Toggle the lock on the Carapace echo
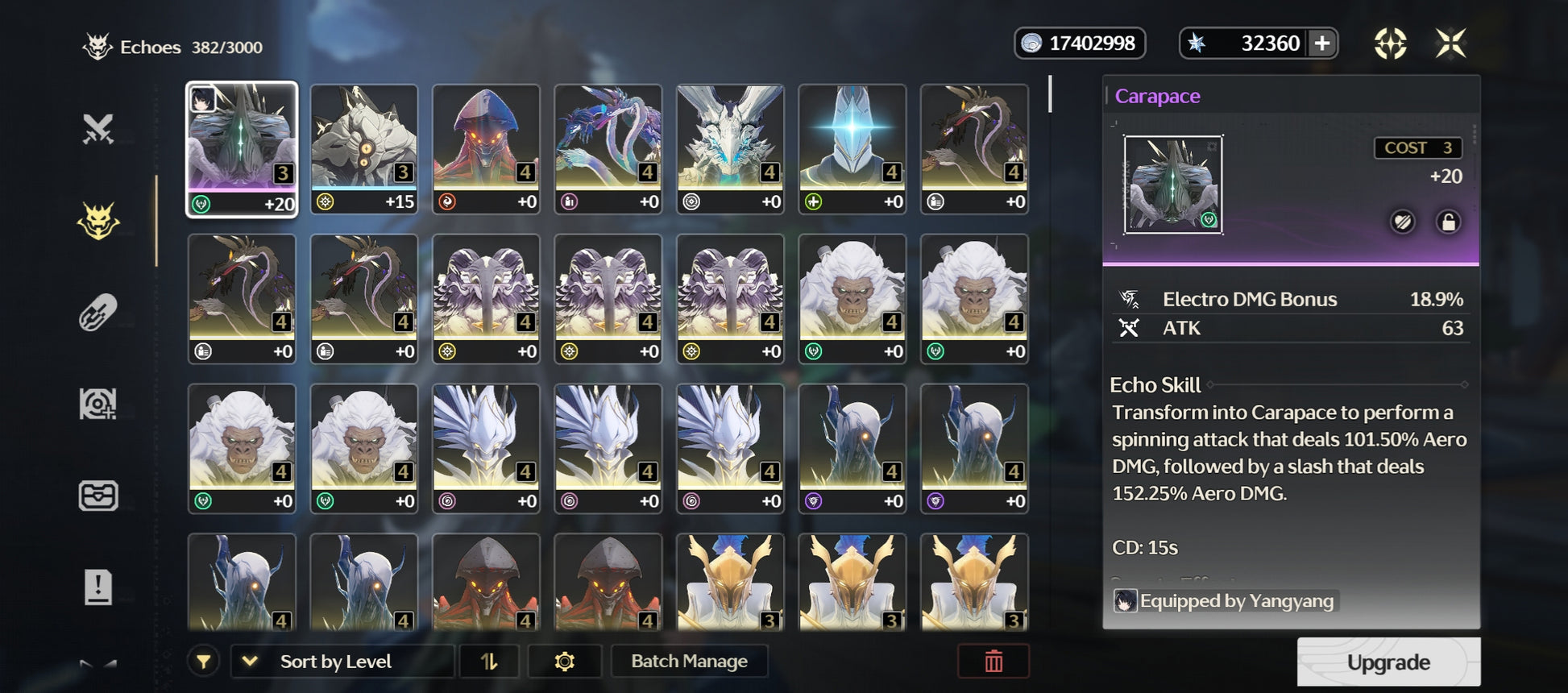This screenshot has height=693, width=1568. point(1448,222)
